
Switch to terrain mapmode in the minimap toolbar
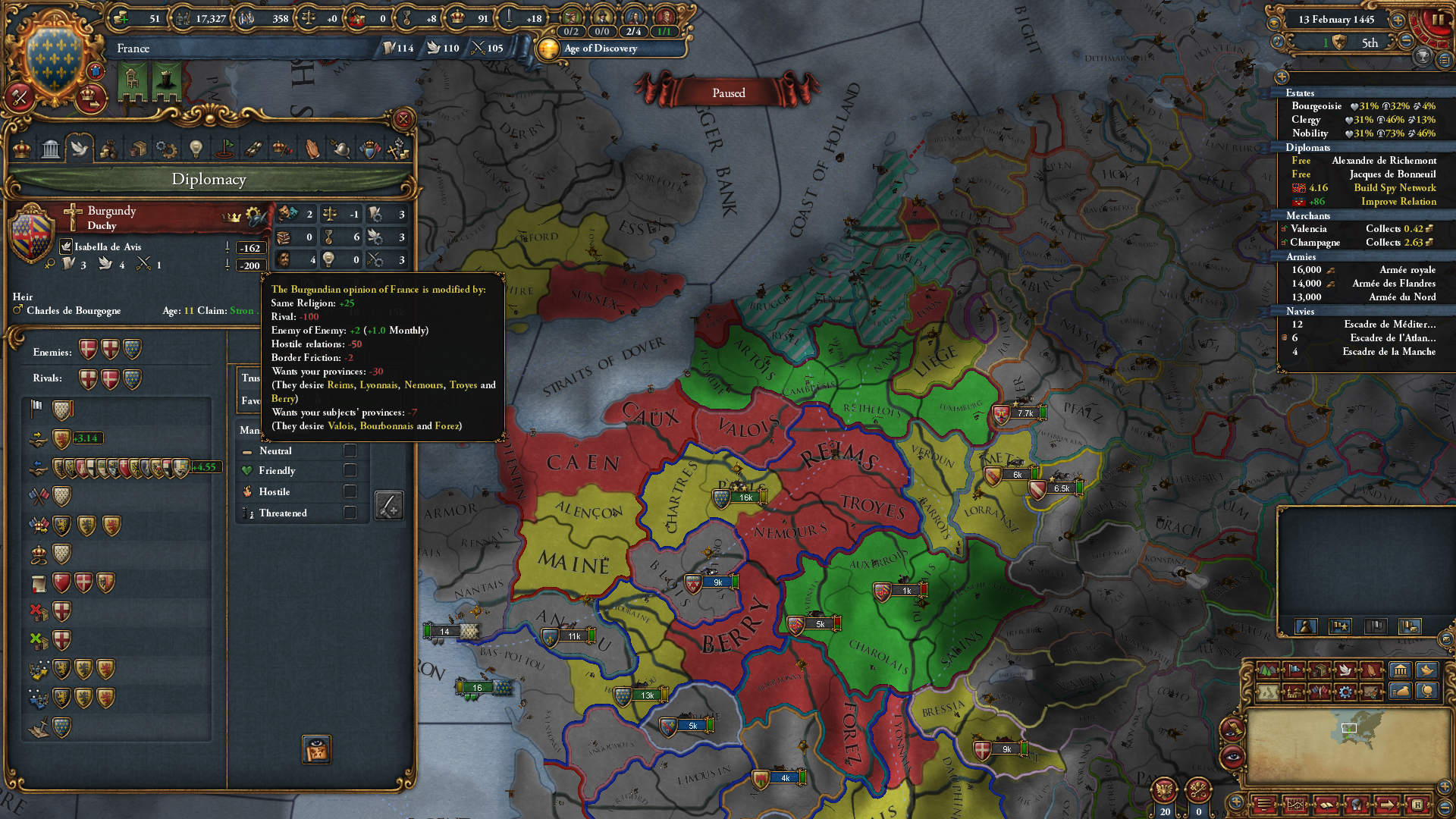click(1268, 671)
